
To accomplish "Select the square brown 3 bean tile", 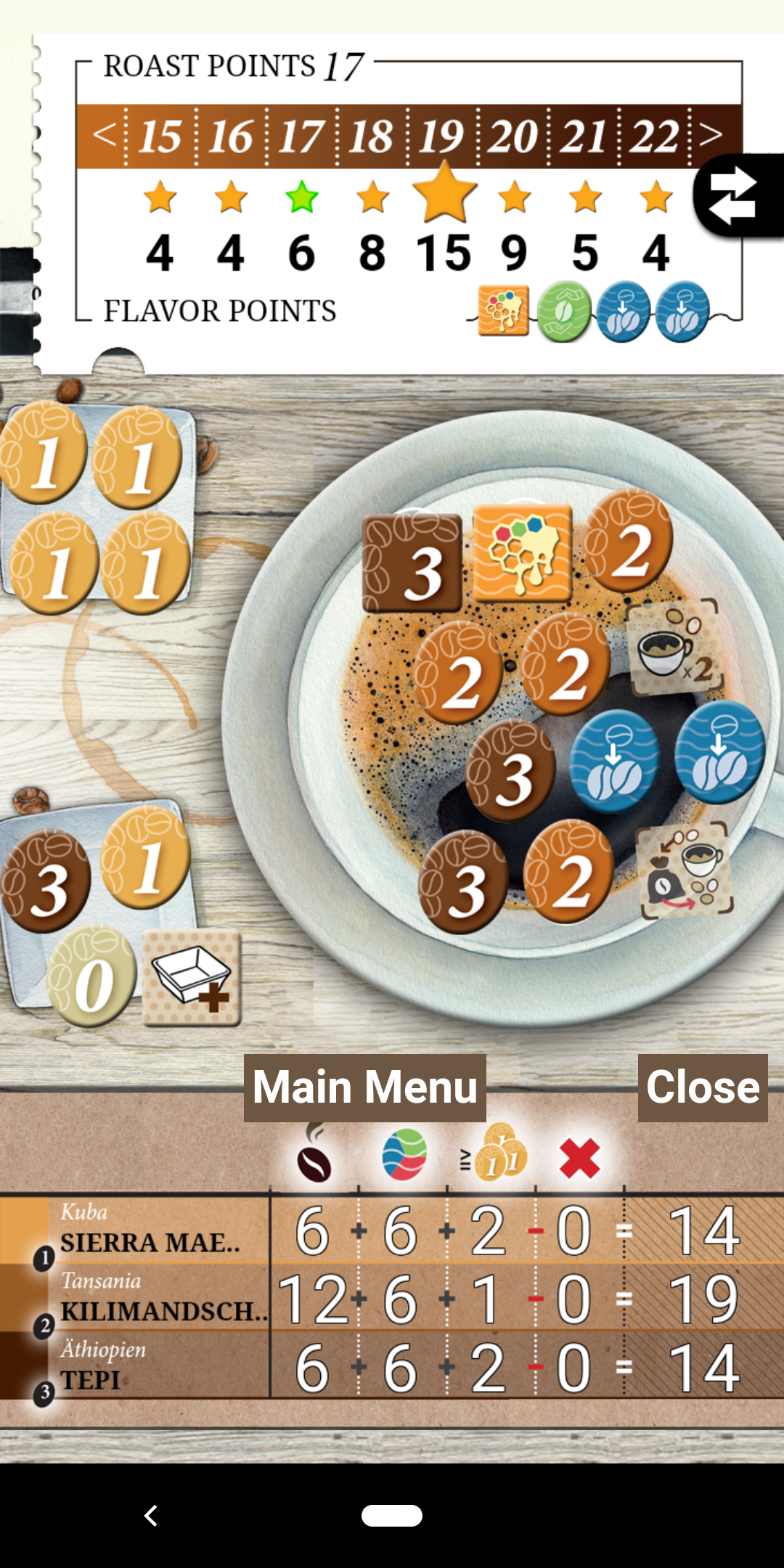I will pos(412,563).
